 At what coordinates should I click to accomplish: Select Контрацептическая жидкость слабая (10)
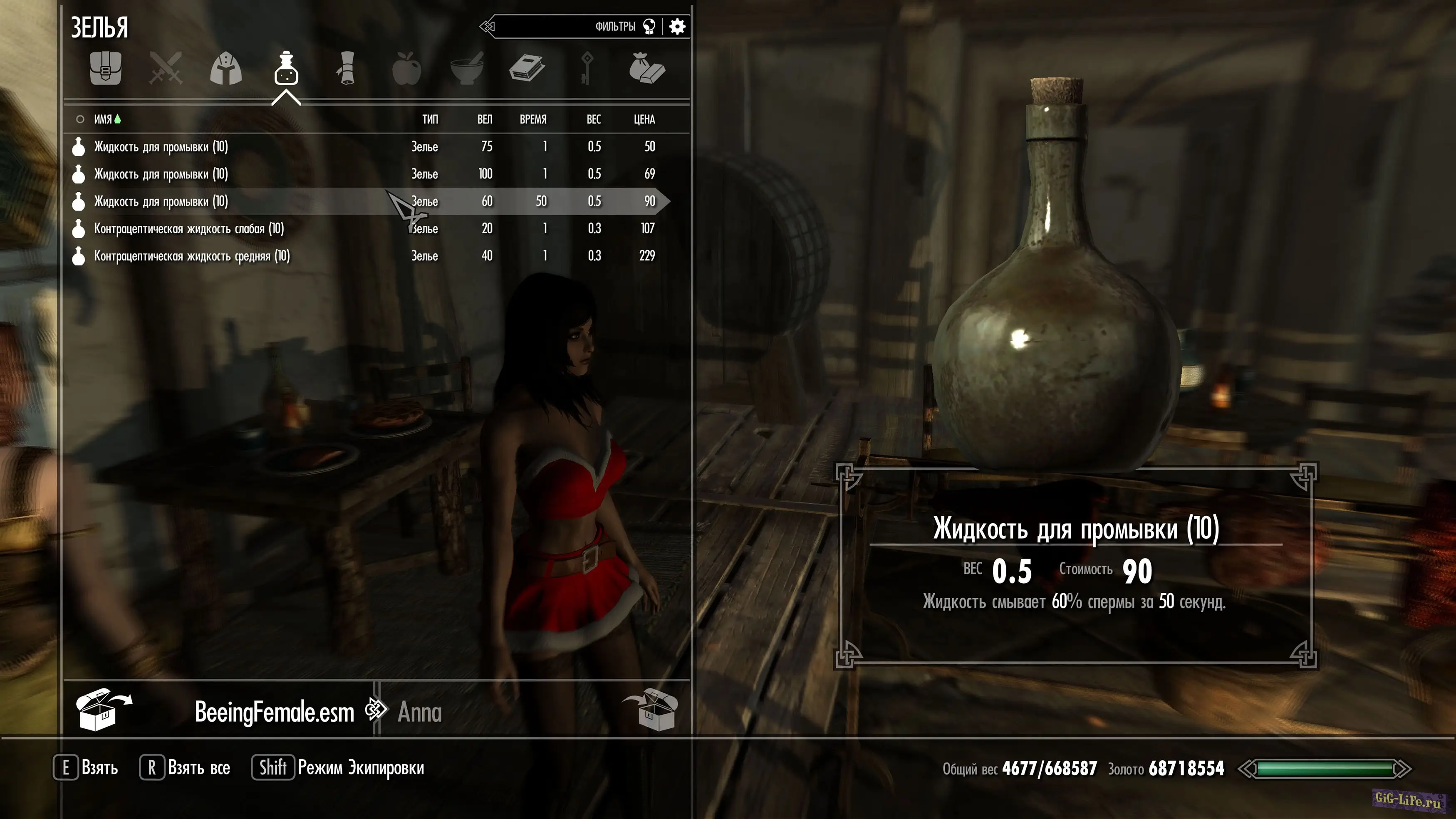click(x=189, y=229)
